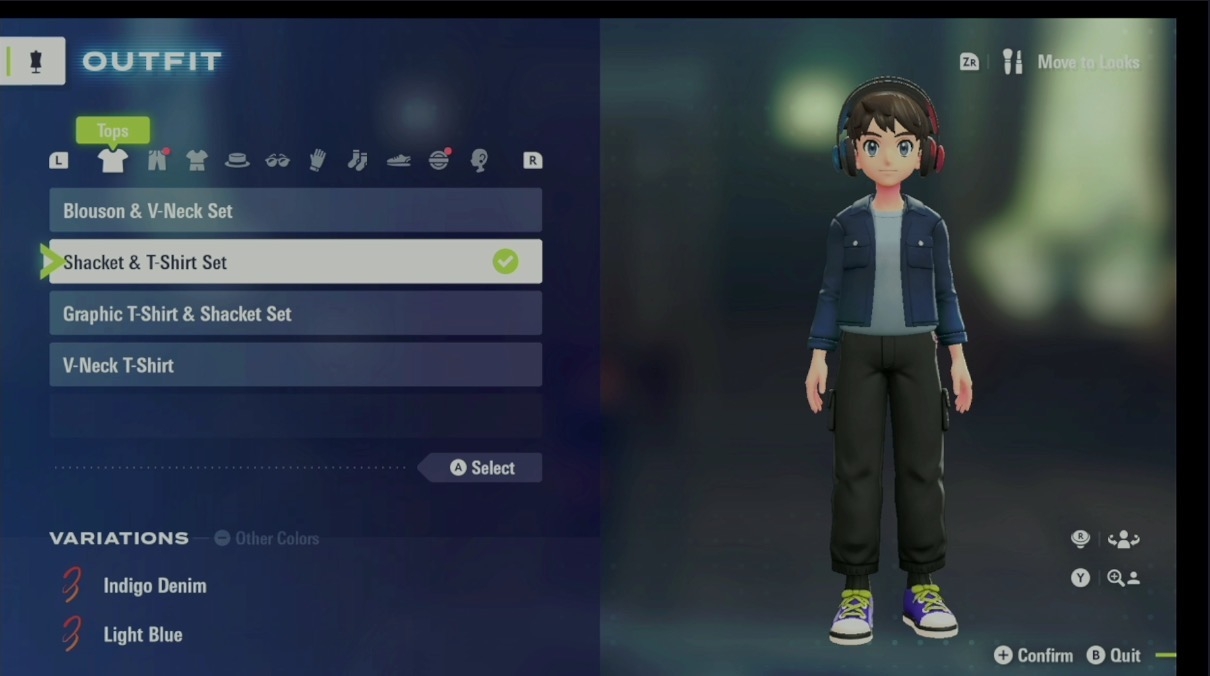Select the Blouson & V-Neck Set
Image resolution: width=1210 pixels, height=676 pixels.
(x=295, y=211)
